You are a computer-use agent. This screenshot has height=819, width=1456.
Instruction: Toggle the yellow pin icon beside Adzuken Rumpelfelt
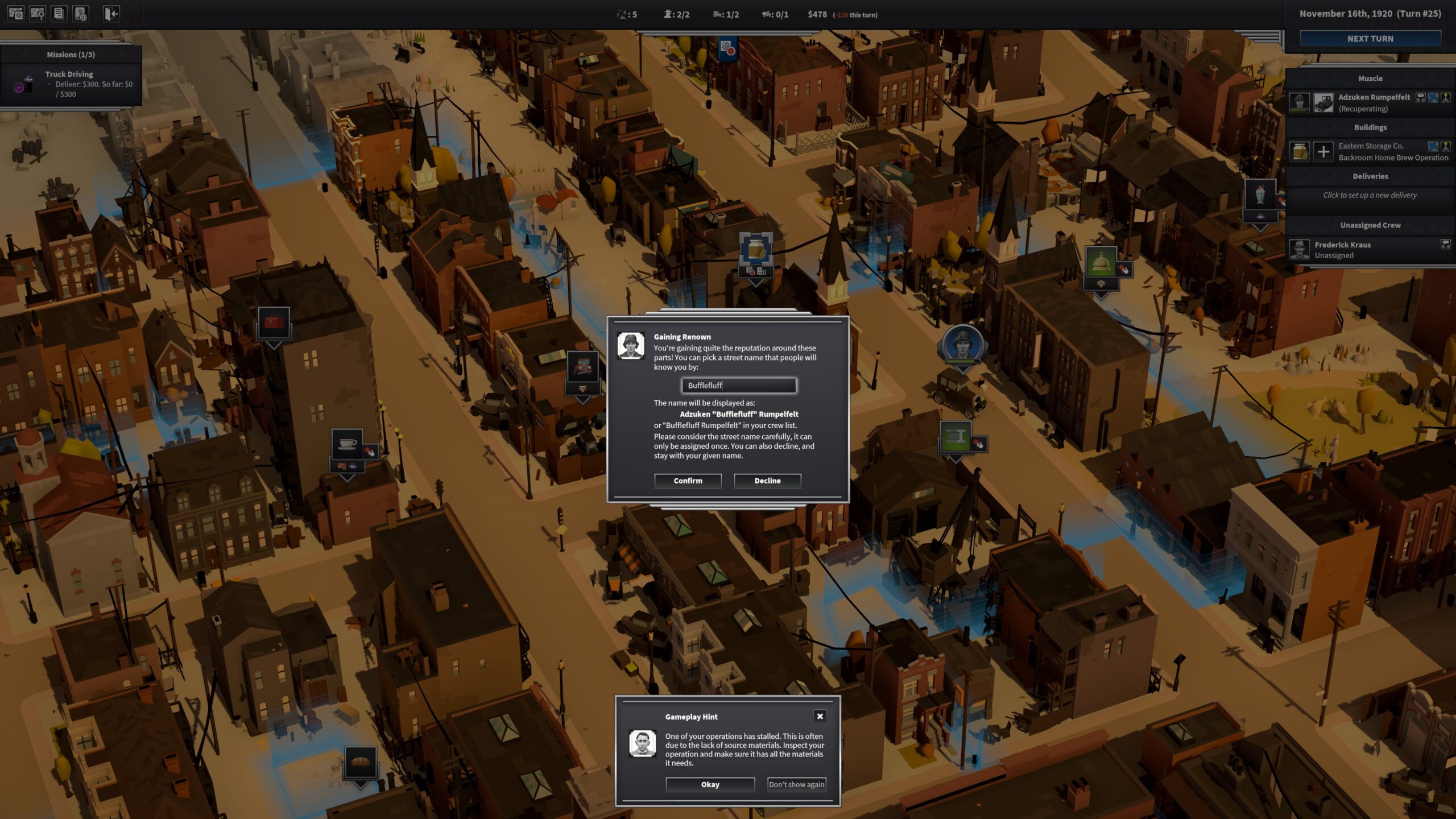1445,98
